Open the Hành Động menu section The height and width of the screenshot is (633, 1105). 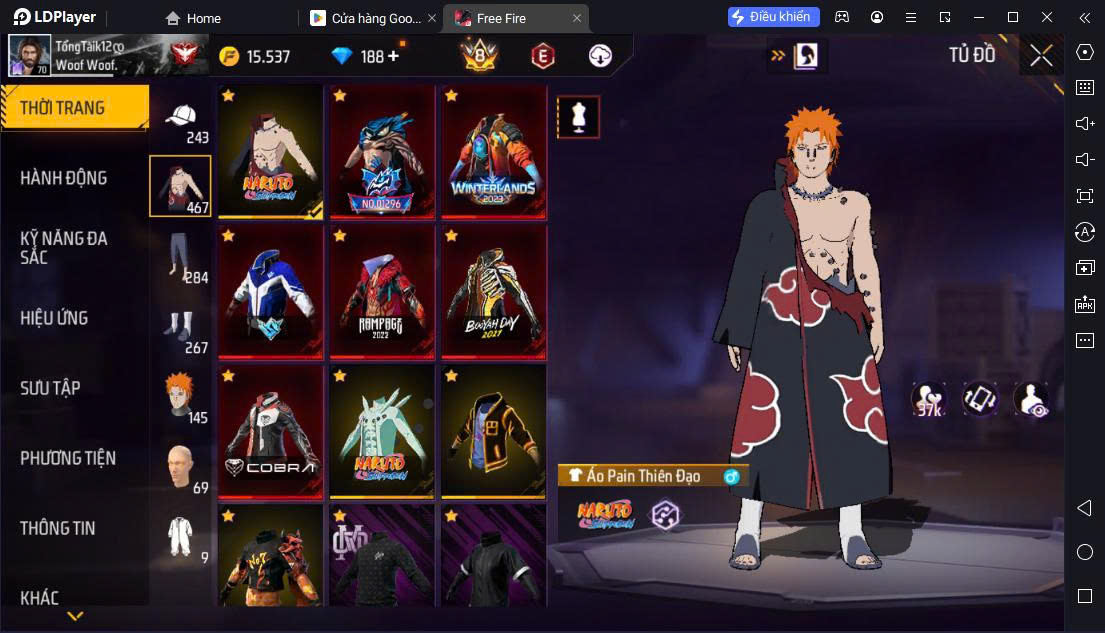(64, 178)
